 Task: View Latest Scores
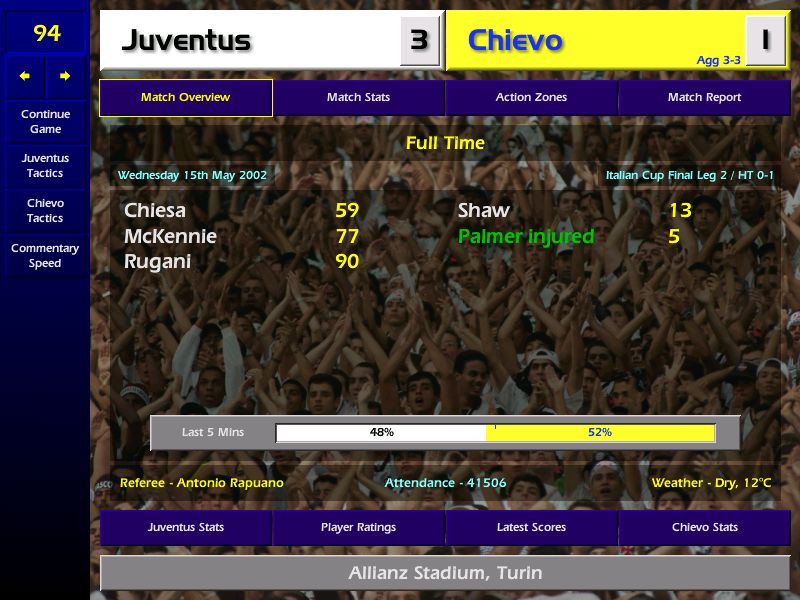pyautogui.click(x=531, y=527)
